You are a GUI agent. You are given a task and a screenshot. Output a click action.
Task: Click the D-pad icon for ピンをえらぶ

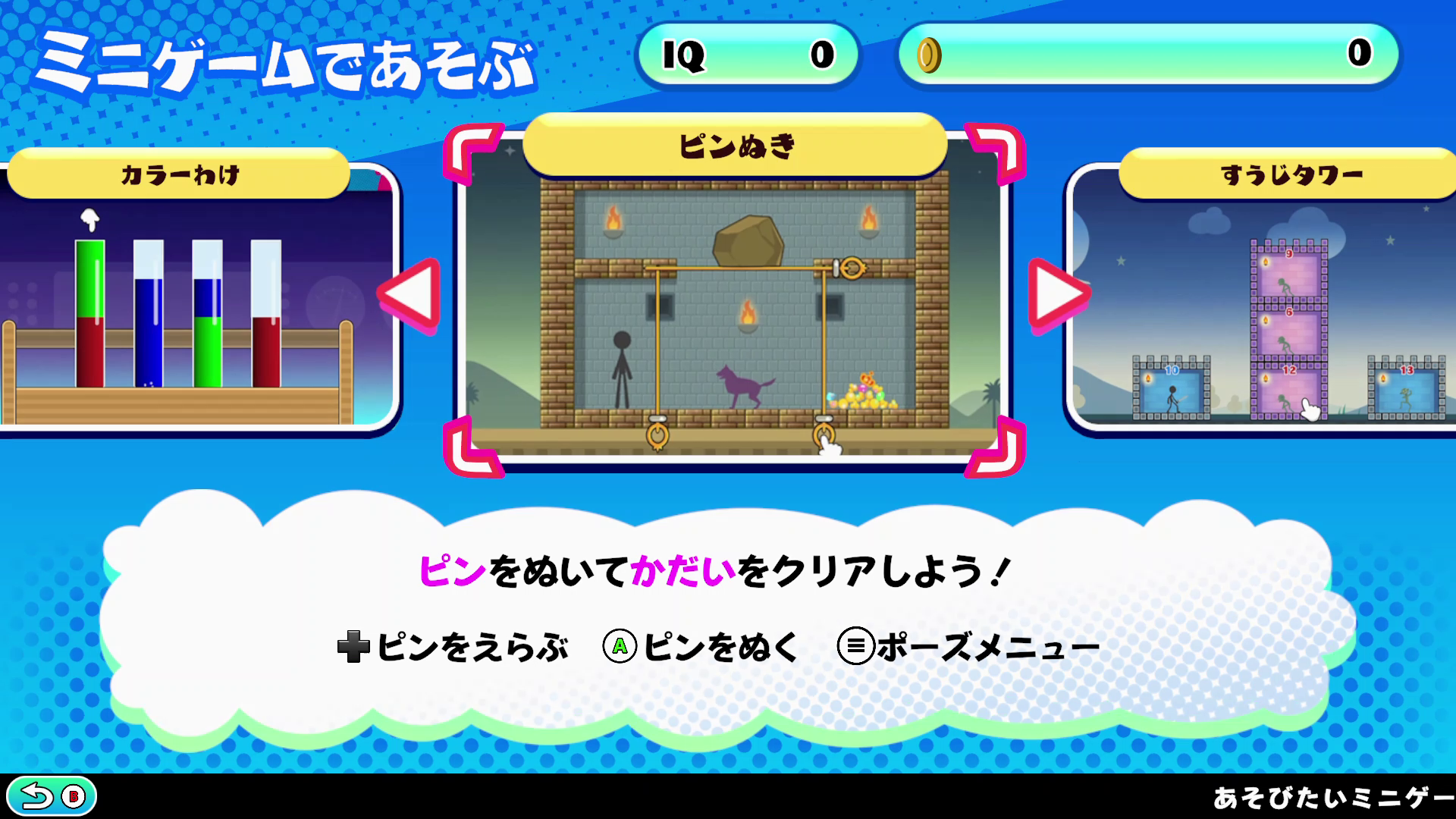[353, 645]
